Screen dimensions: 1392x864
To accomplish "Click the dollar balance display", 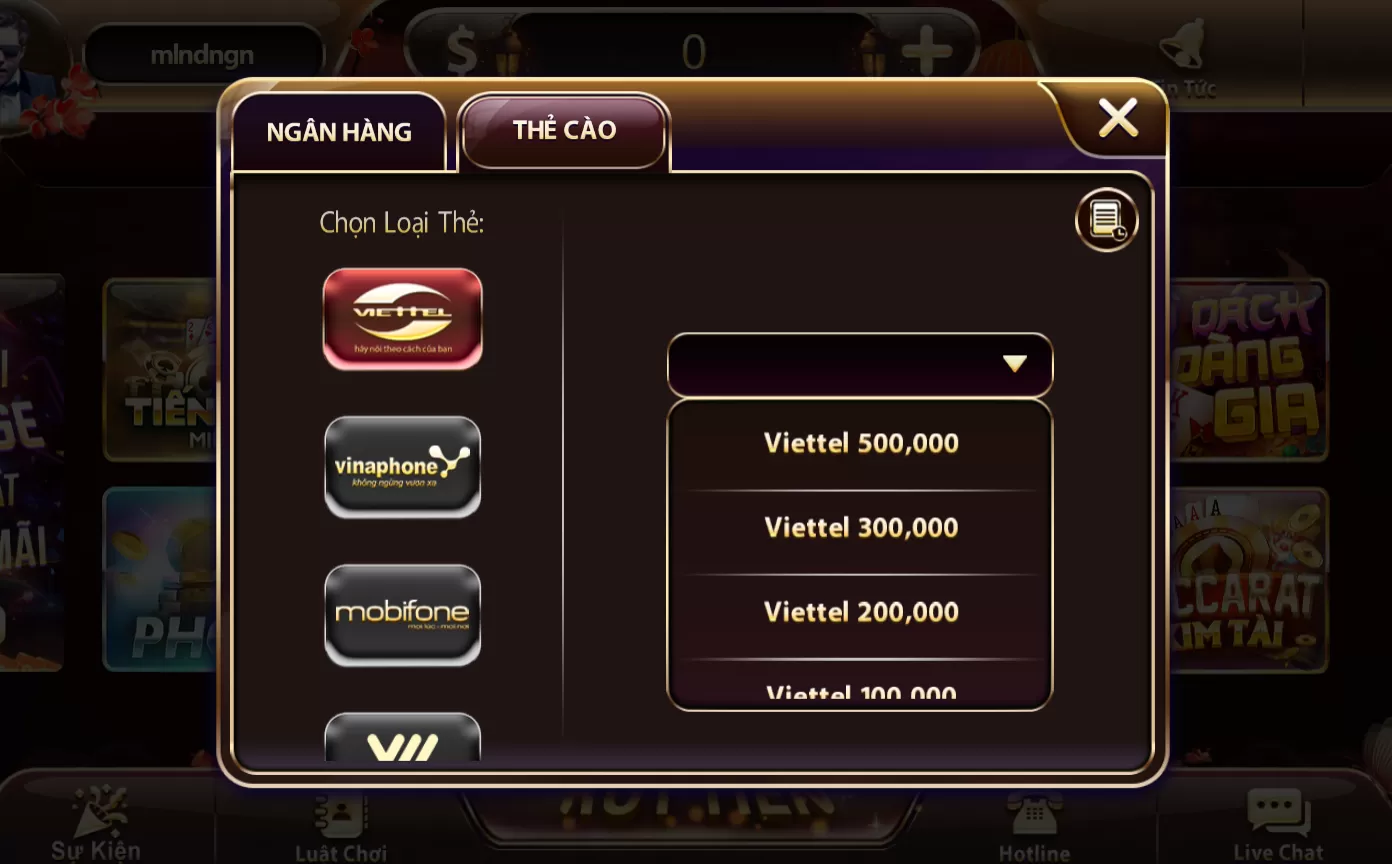I will (x=693, y=52).
